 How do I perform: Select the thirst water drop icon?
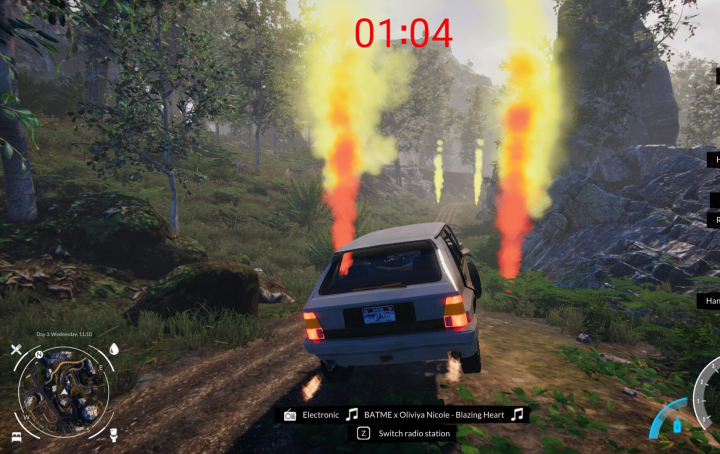coord(114,350)
